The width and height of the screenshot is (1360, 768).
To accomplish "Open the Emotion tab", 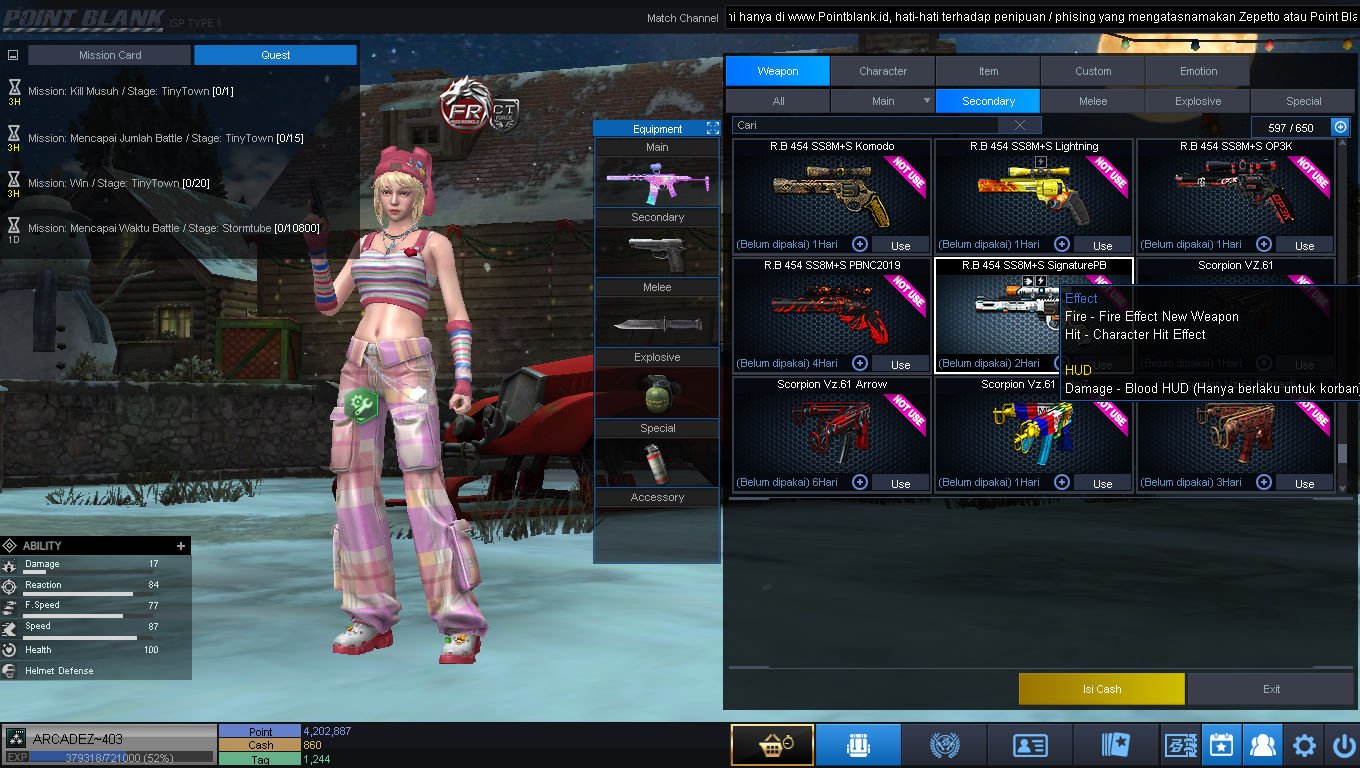I will pos(1198,71).
